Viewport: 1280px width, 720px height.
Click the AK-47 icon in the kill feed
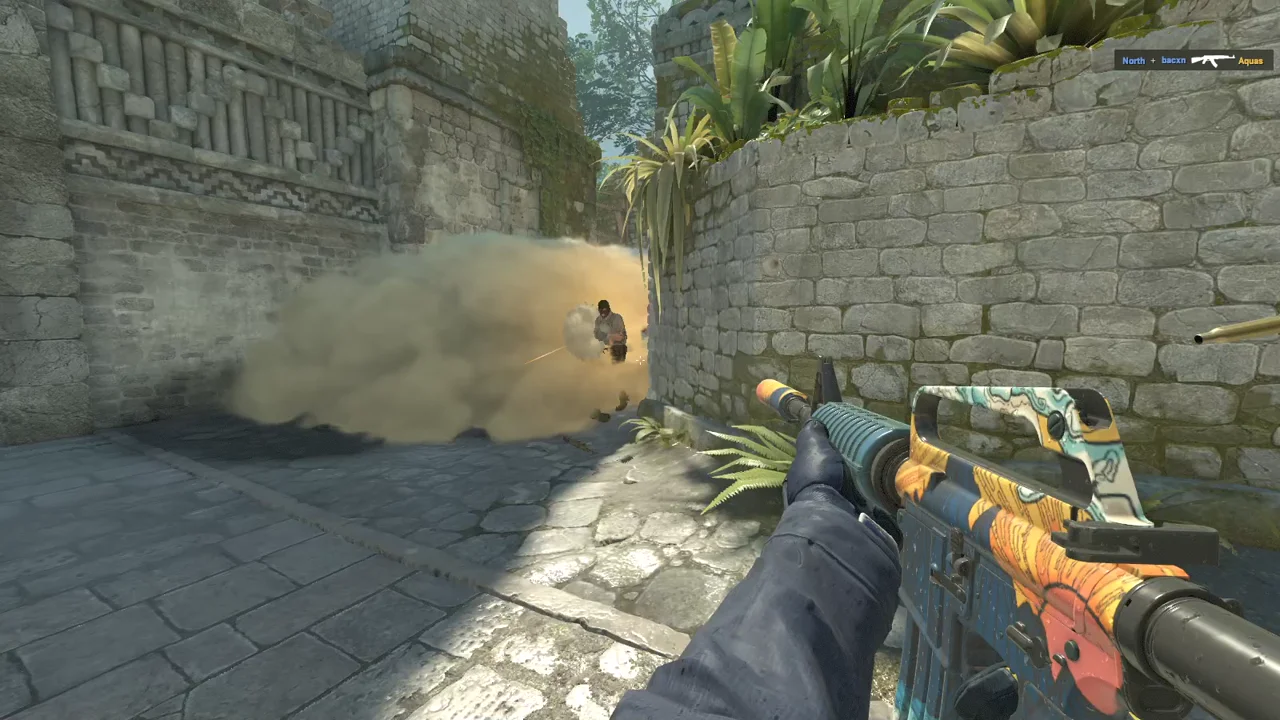1212,60
